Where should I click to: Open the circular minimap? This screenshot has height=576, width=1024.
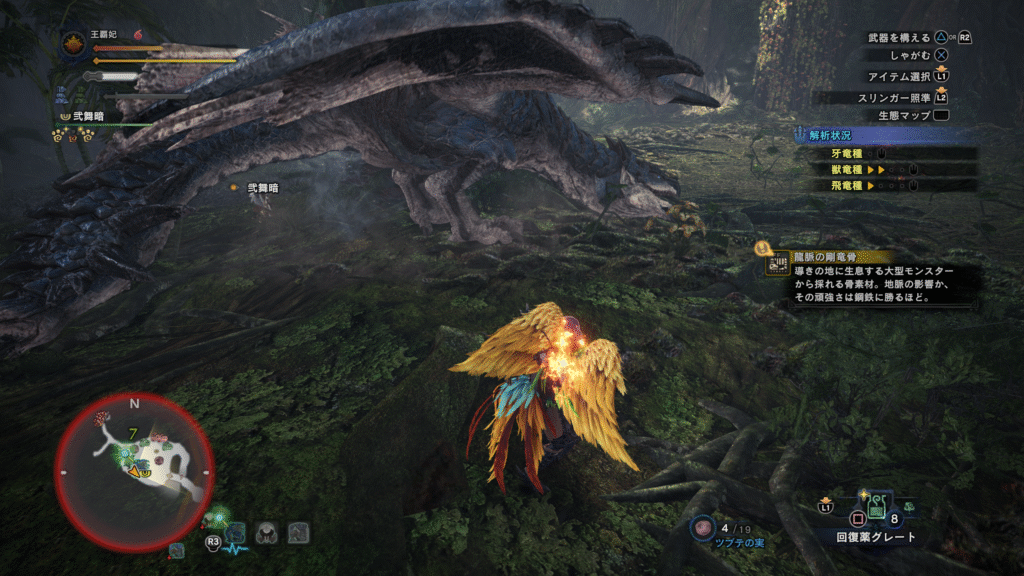tap(133, 471)
